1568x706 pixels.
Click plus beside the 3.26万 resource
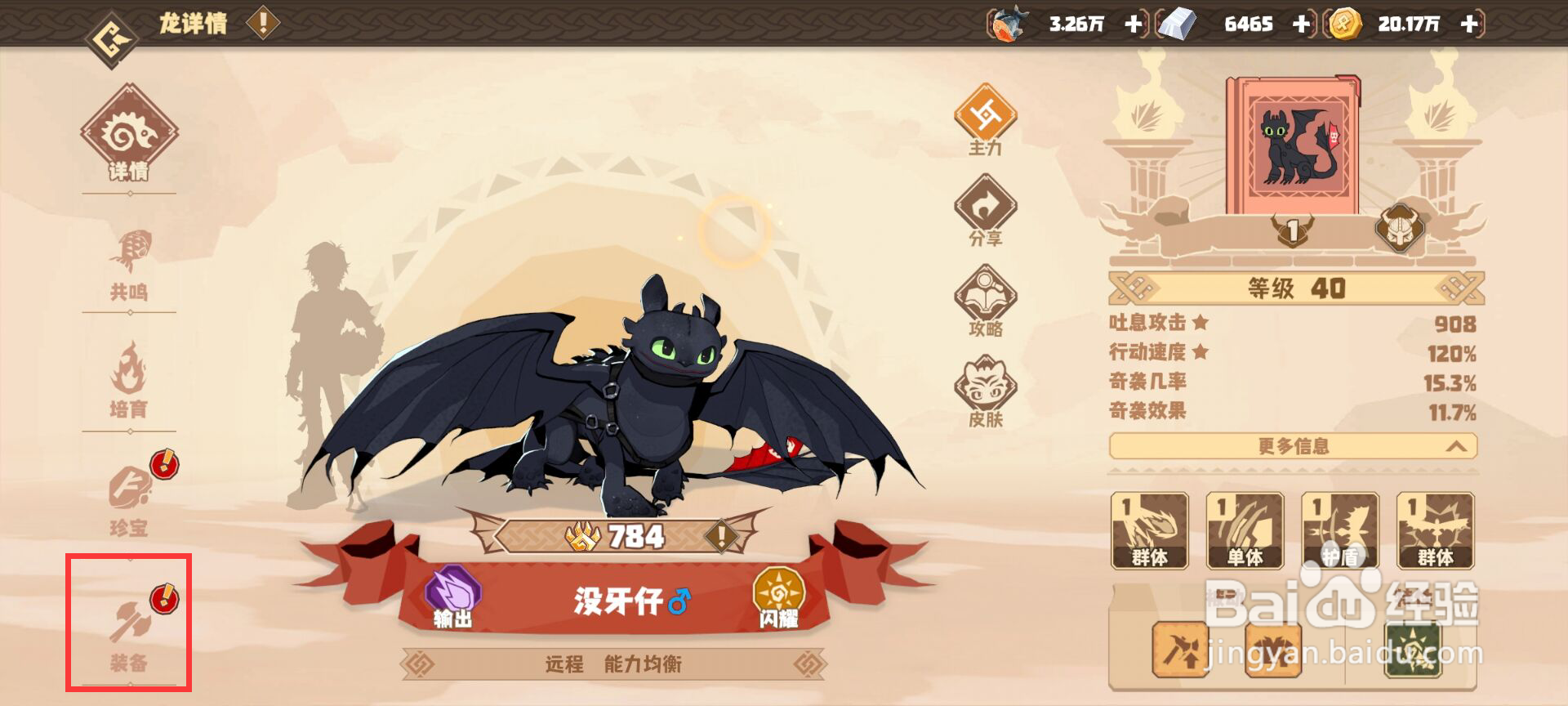pyautogui.click(x=1134, y=25)
